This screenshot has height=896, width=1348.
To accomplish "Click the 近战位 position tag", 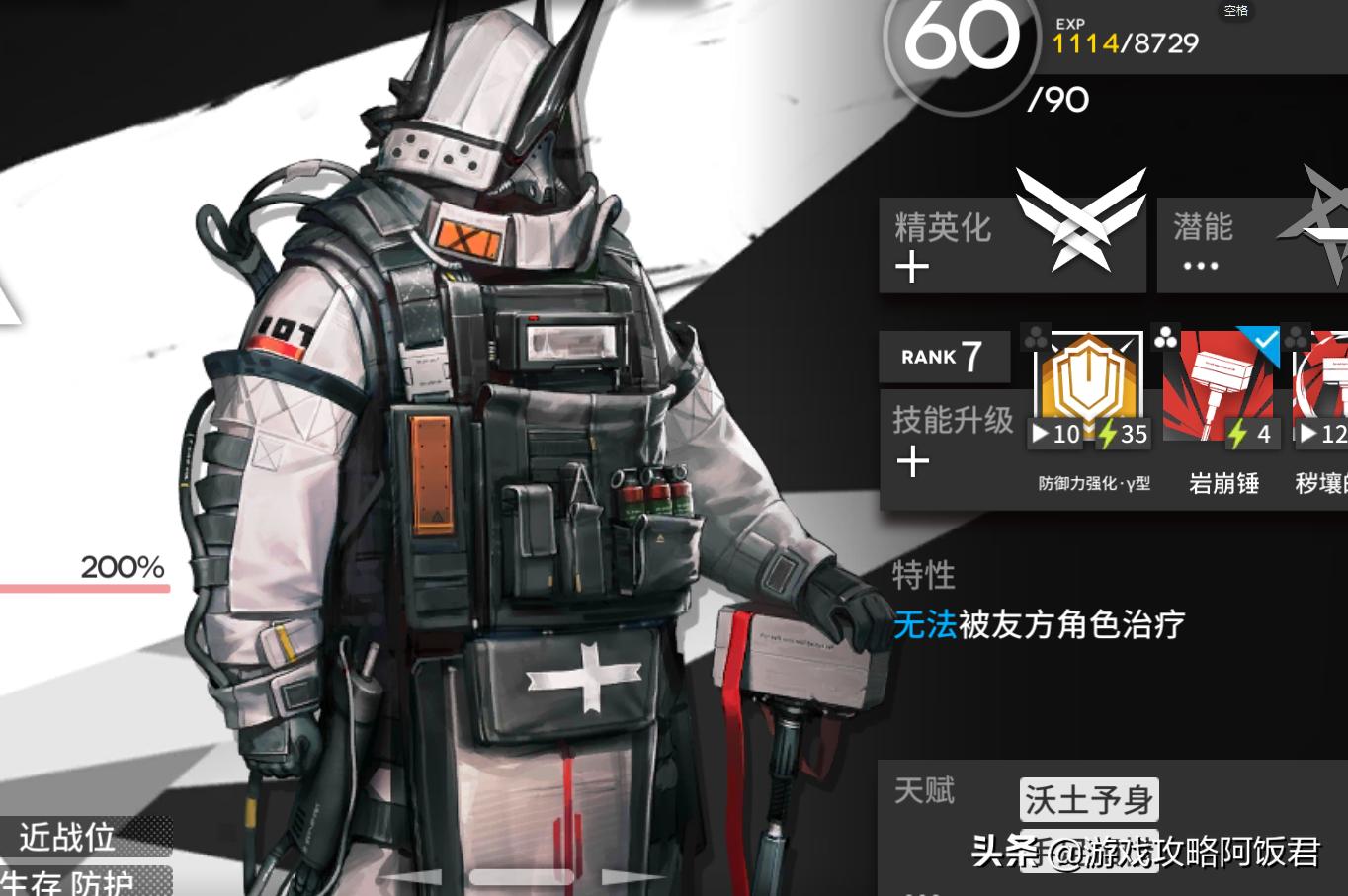I will 67,837.
